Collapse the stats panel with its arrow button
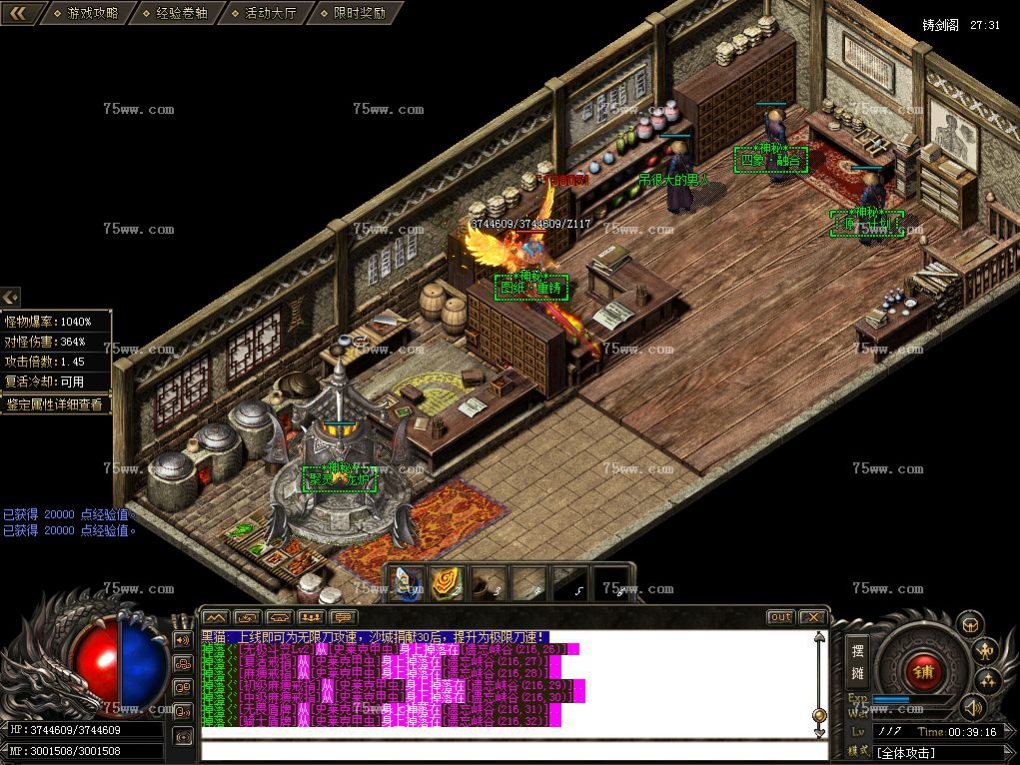Viewport: 1020px width, 765px height. click(10, 297)
